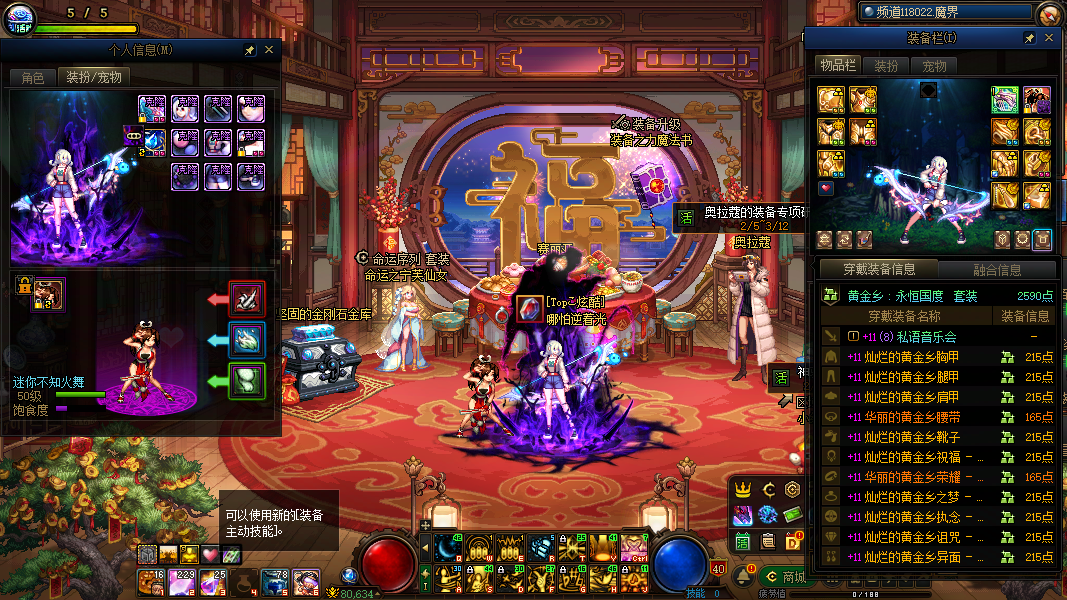Image resolution: width=1067 pixels, height=600 pixels.
Task: Select the green-bordered weapon slot
Action: [1005, 99]
